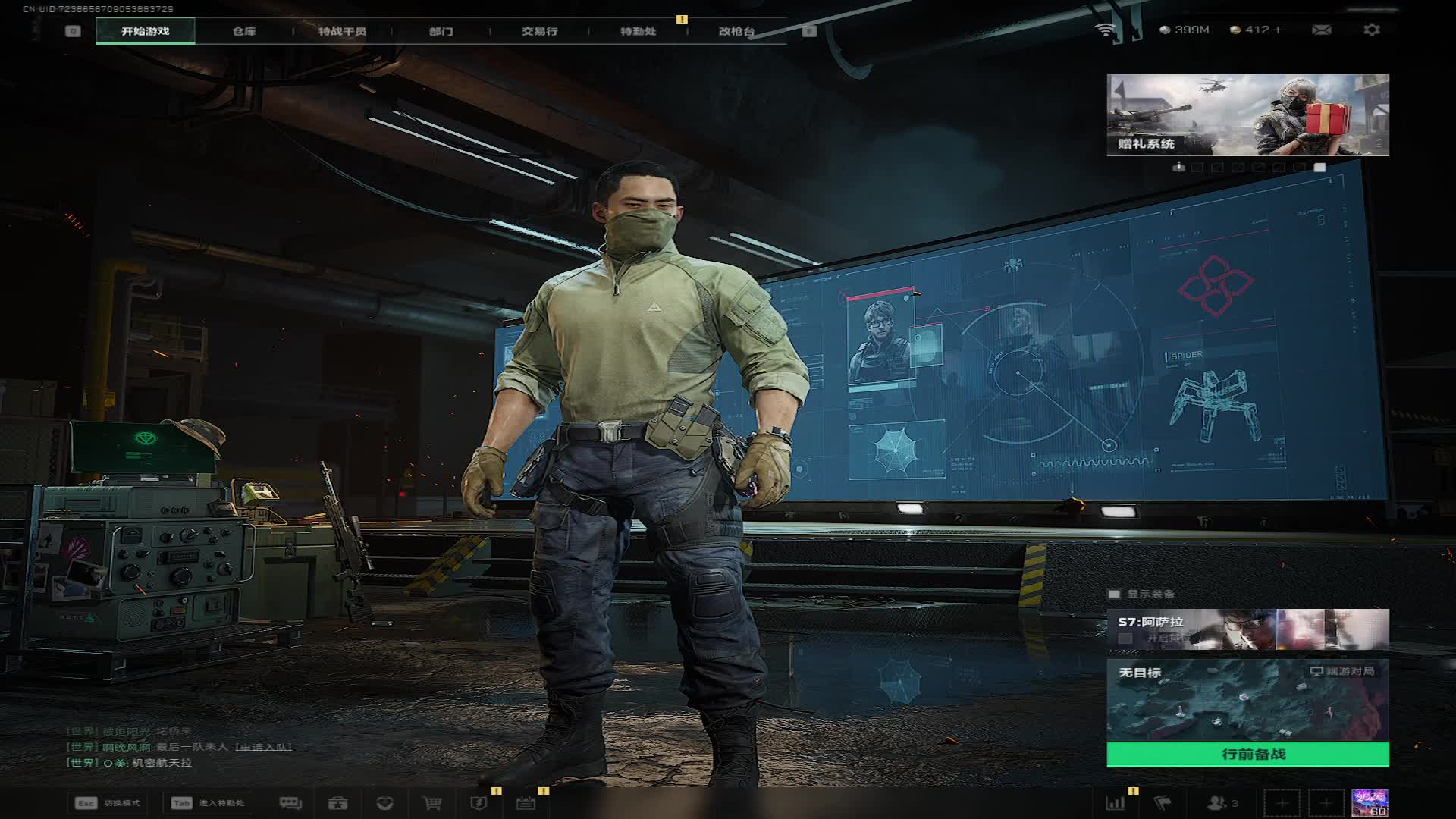Open the chat bubble icon
The height and width of the screenshot is (819, 1456).
[290, 803]
